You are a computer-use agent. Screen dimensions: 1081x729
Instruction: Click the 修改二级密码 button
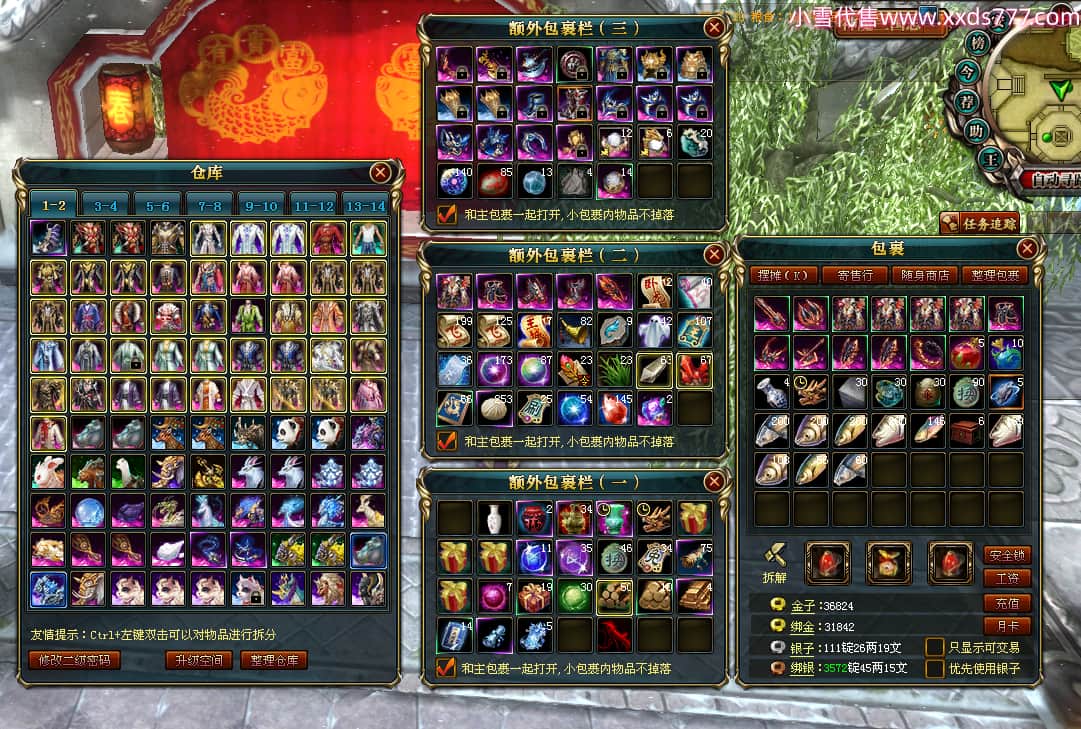click(75, 660)
